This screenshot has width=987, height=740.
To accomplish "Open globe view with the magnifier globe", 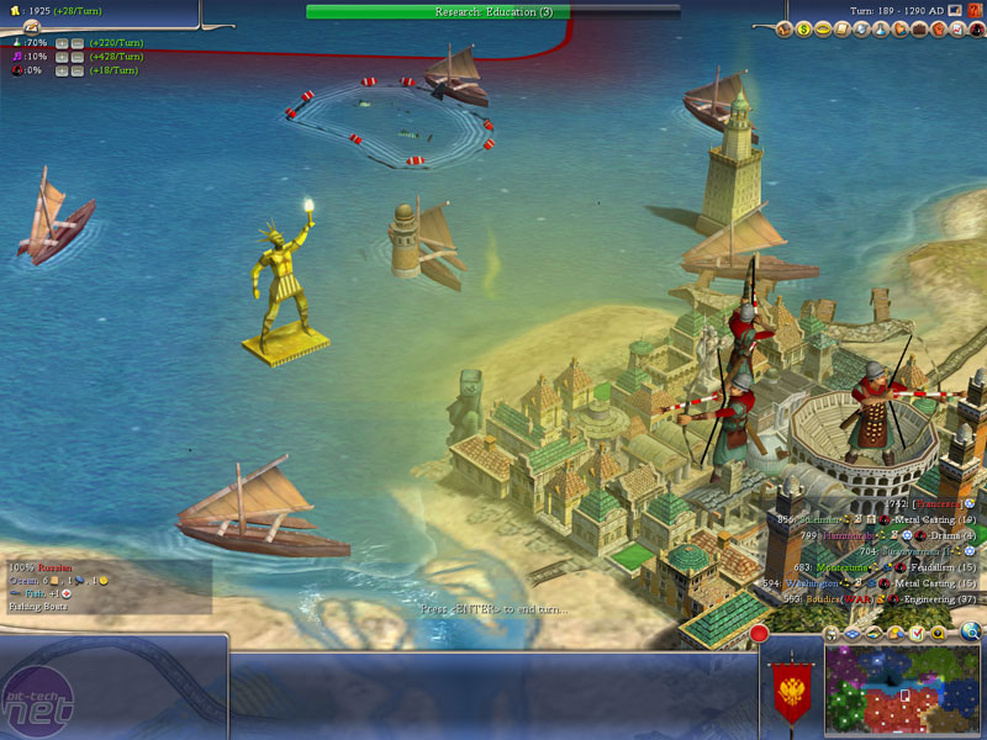I will tap(970, 632).
